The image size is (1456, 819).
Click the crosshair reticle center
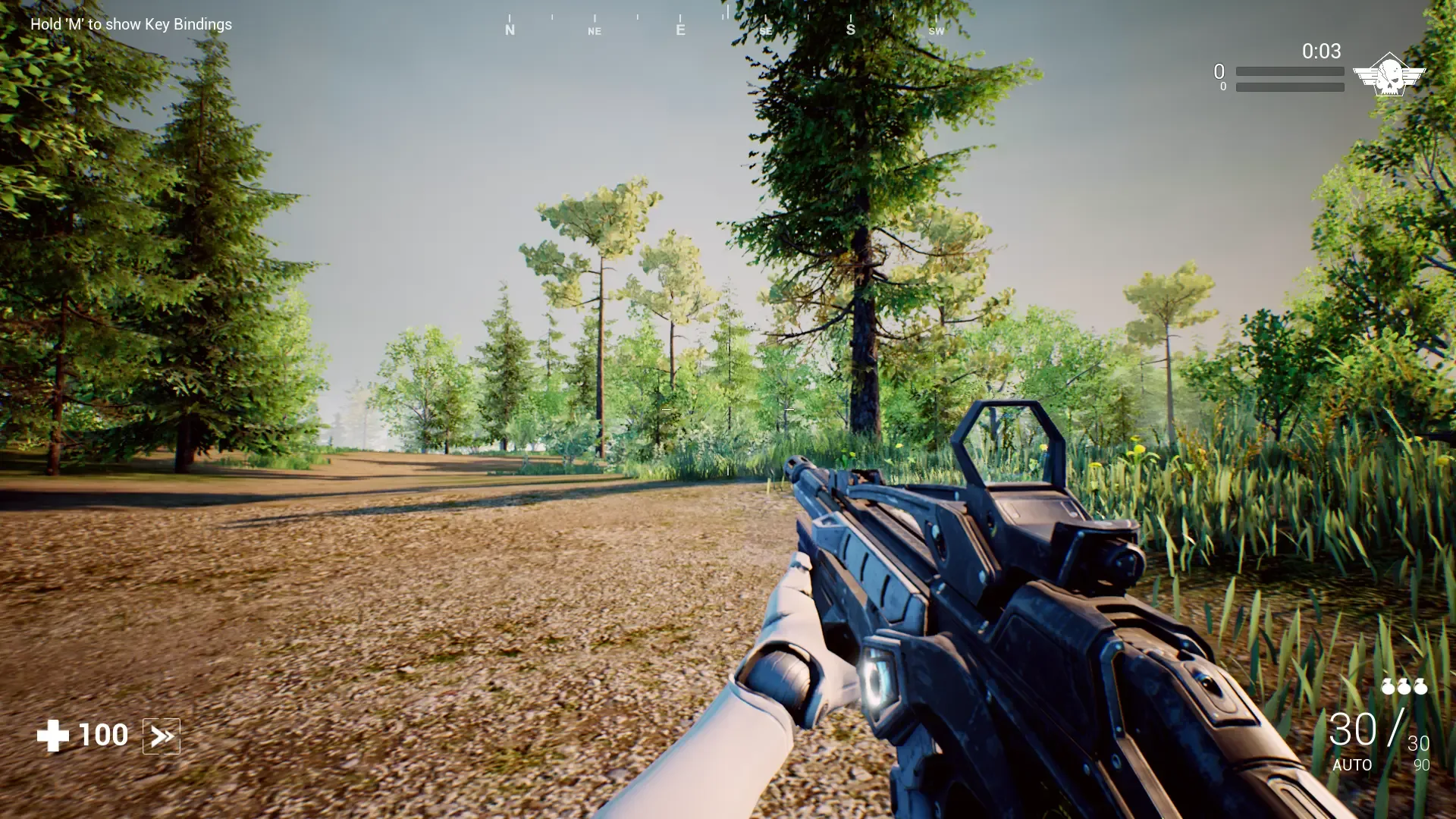pos(727,409)
